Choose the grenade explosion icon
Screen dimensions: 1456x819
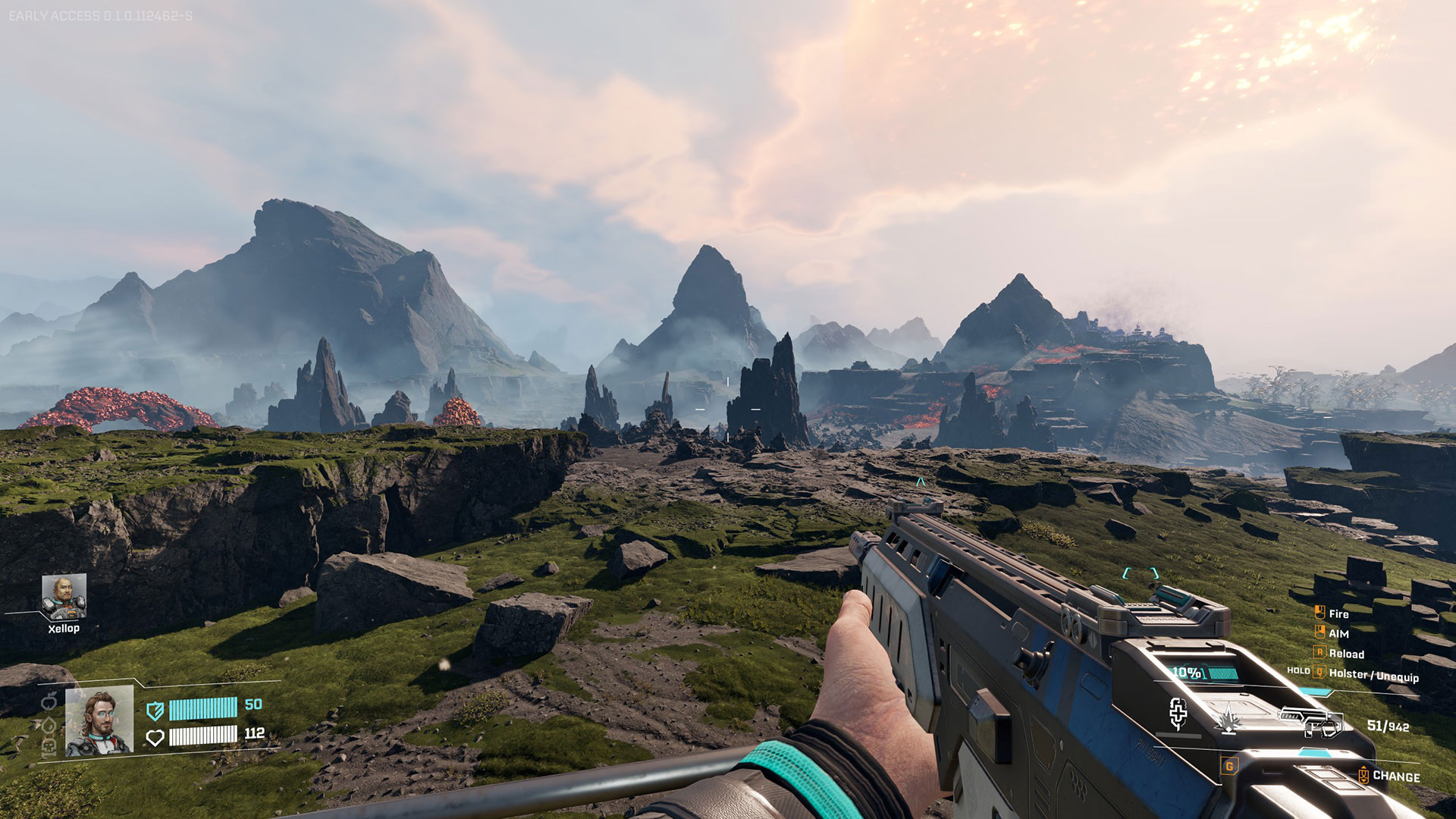pyautogui.click(x=1228, y=718)
